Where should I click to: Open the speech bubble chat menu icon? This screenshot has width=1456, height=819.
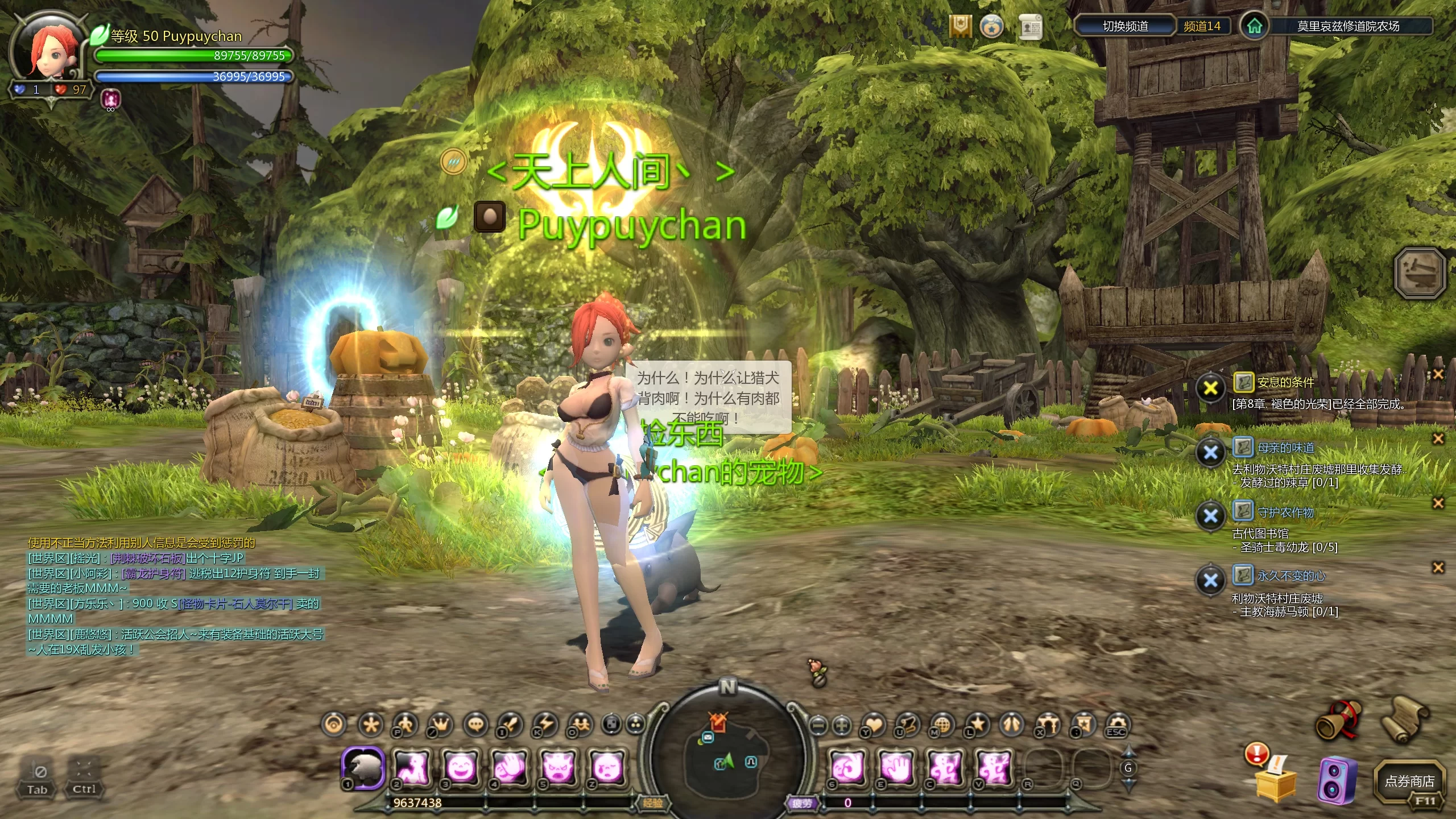click(x=476, y=725)
